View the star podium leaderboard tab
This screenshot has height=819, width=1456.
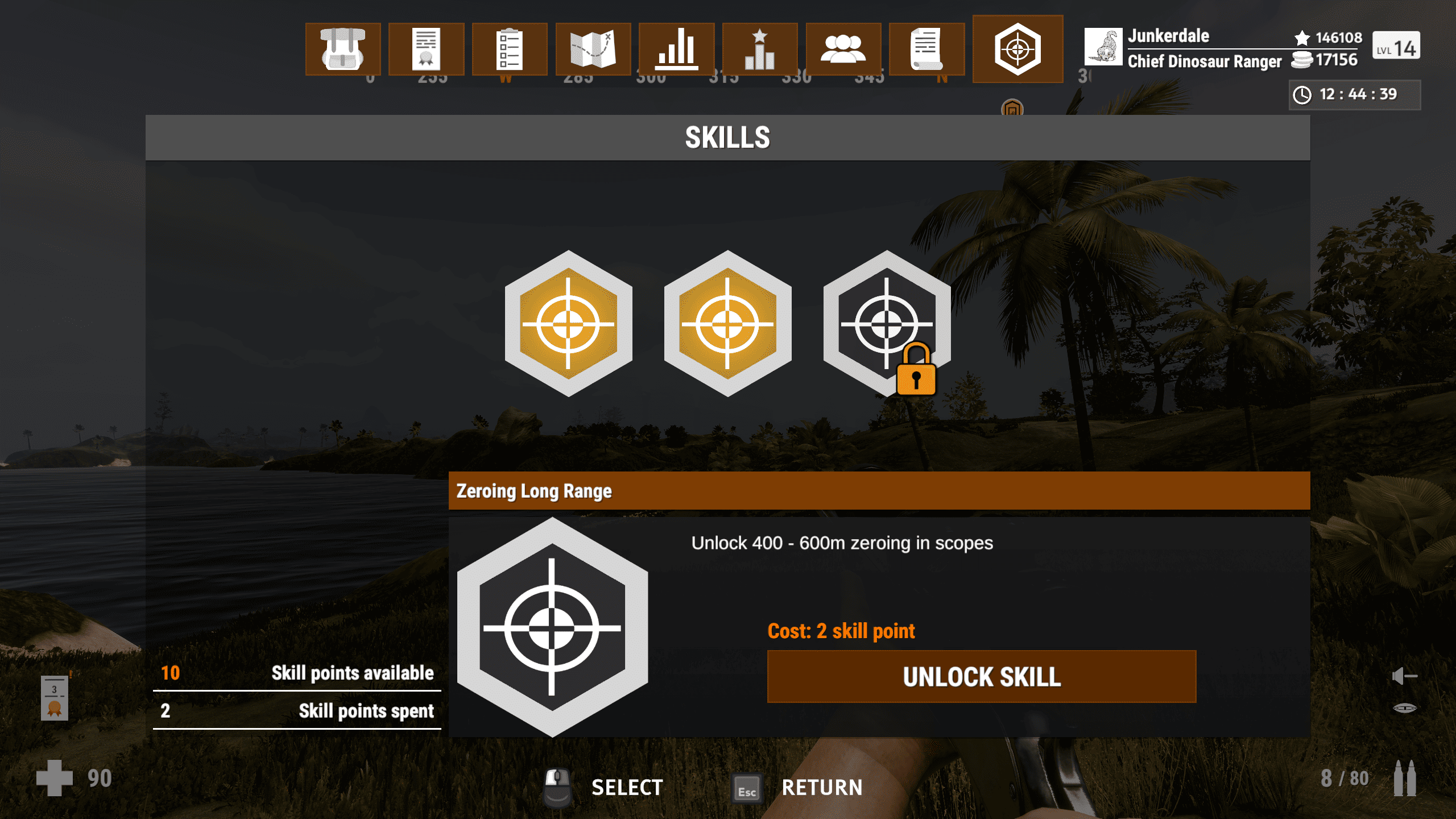coord(760,49)
